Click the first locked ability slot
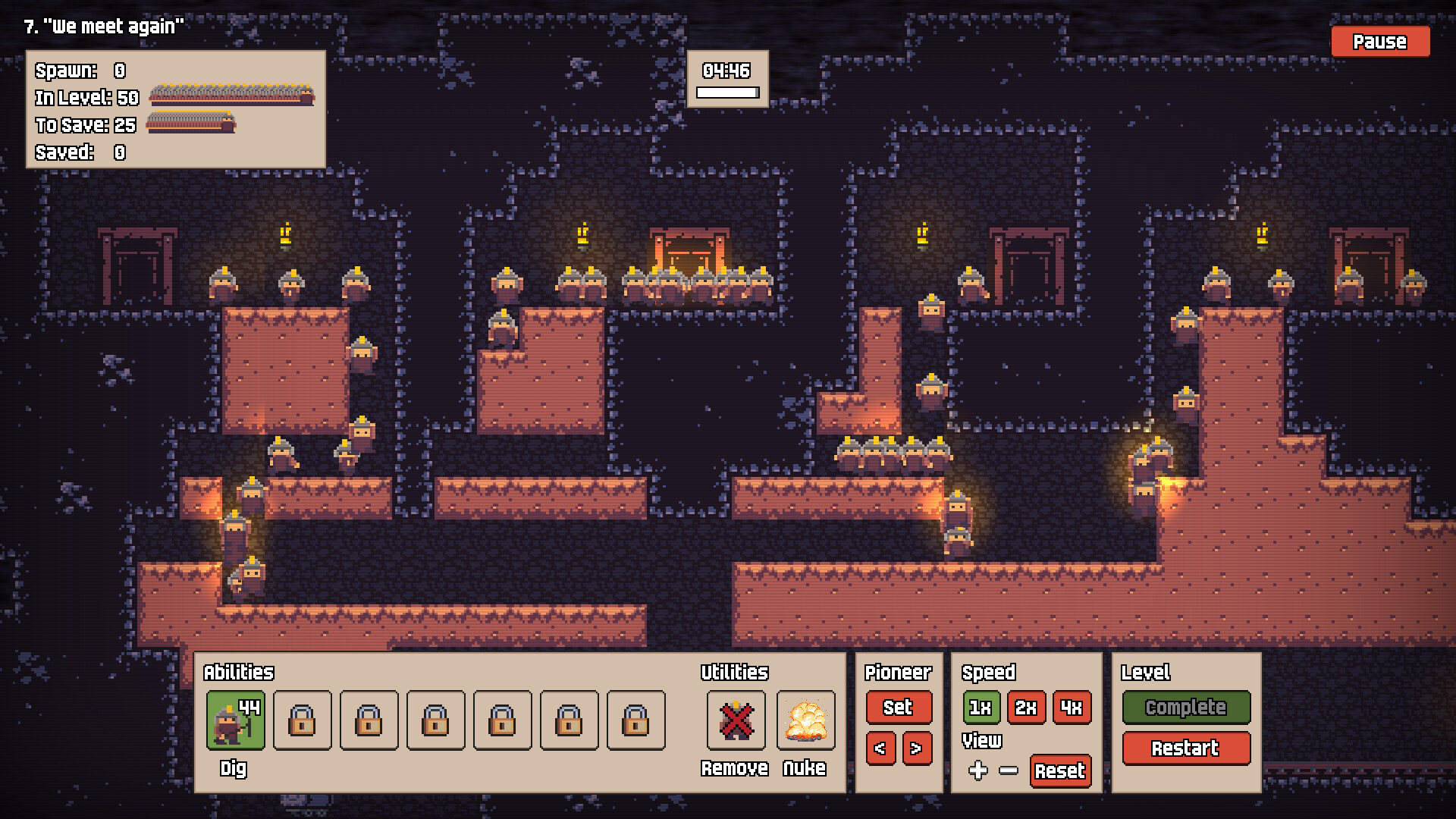The height and width of the screenshot is (819, 1456). (x=302, y=720)
